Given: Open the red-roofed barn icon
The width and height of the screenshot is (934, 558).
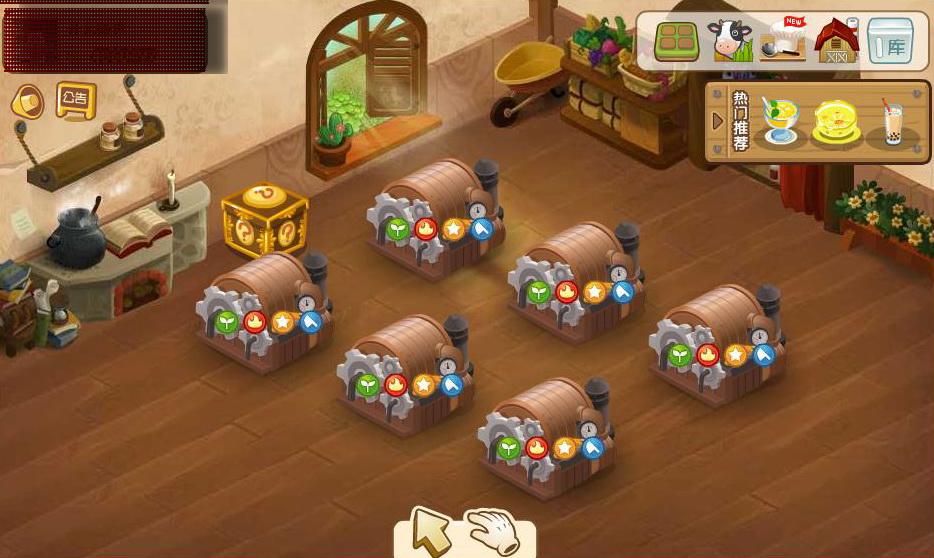Looking at the screenshot, I should pos(836,41).
